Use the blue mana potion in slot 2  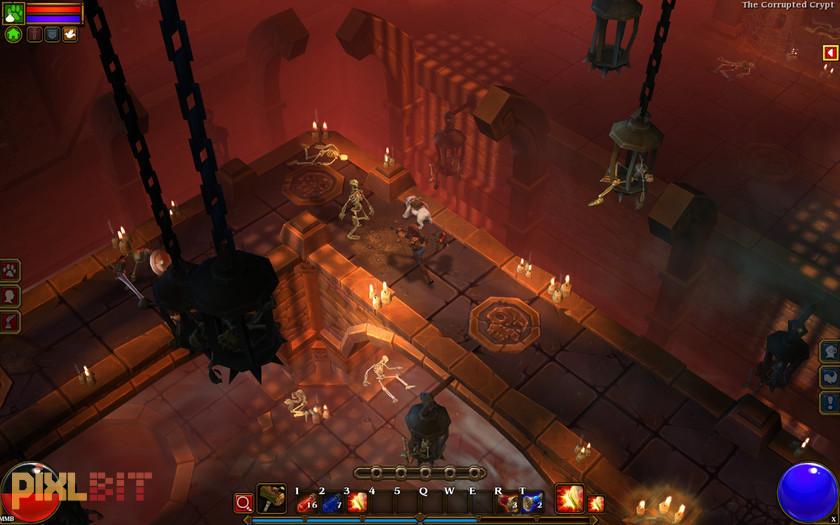click(x=330, y=503)
